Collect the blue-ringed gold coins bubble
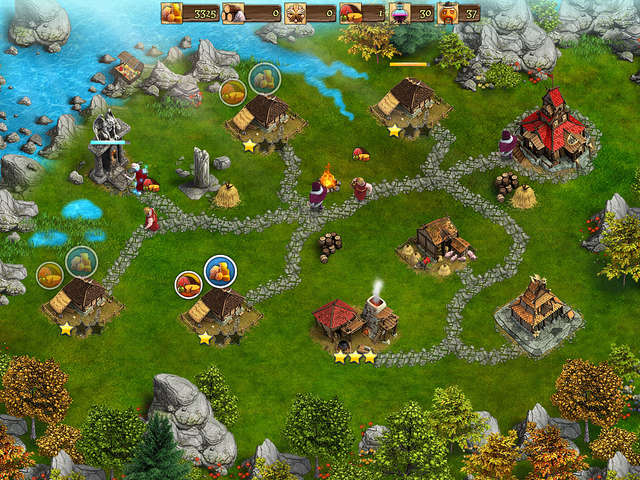The width and height of the screenshot is (640, 480). 220,270
